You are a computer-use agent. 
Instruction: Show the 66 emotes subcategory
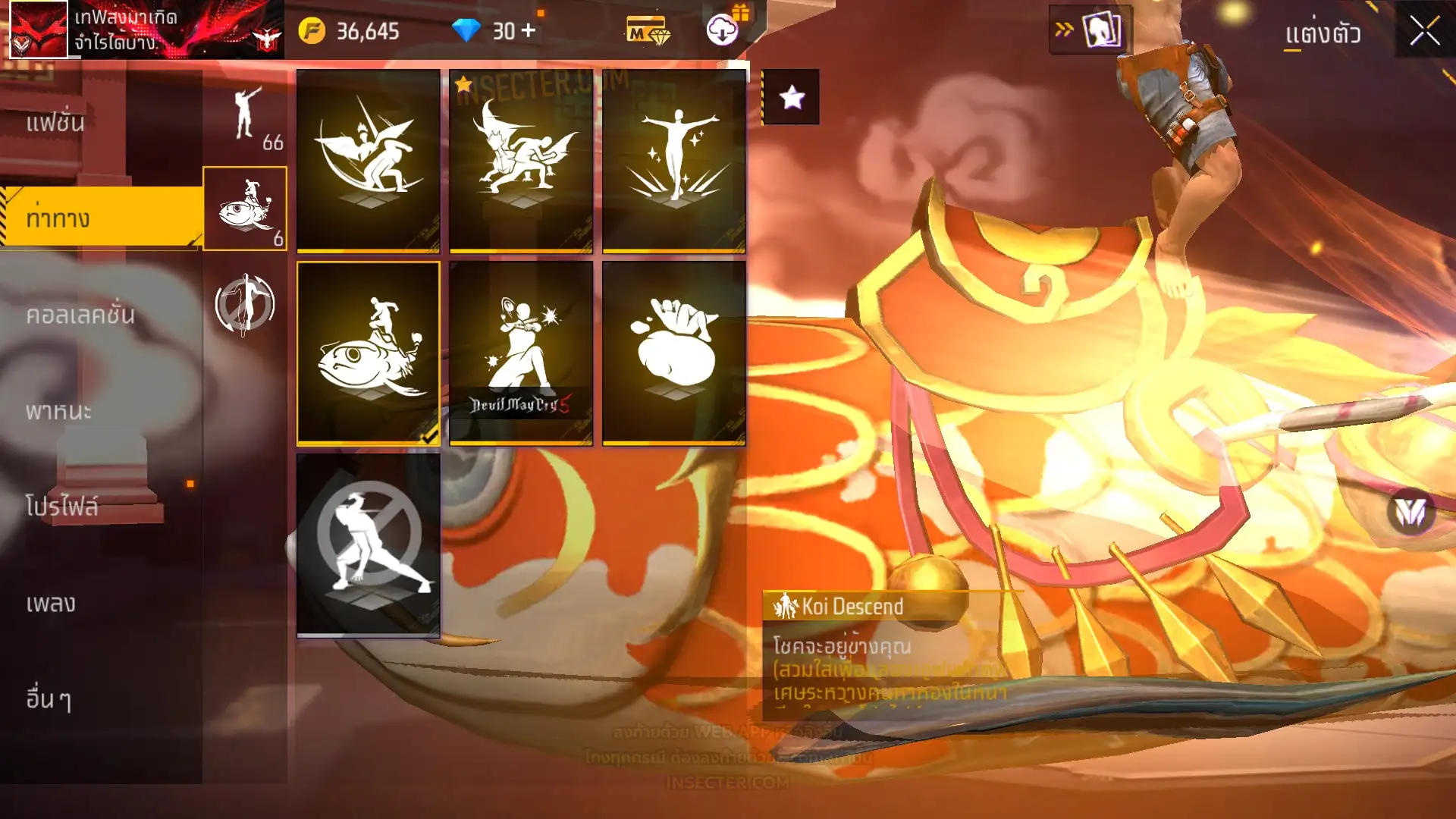point(246,118)
